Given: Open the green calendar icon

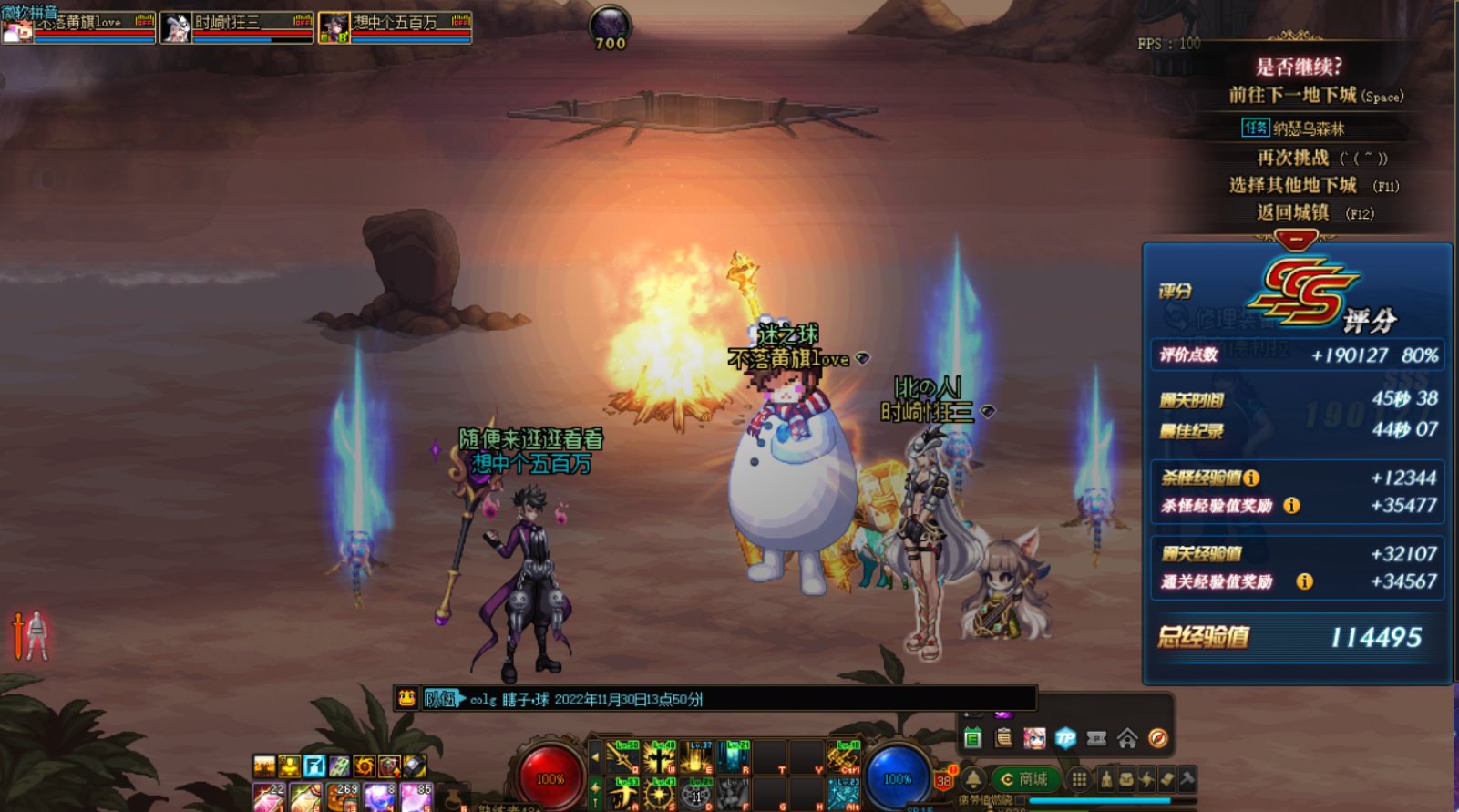Looking at the screenshot, I should click(972, 738).
